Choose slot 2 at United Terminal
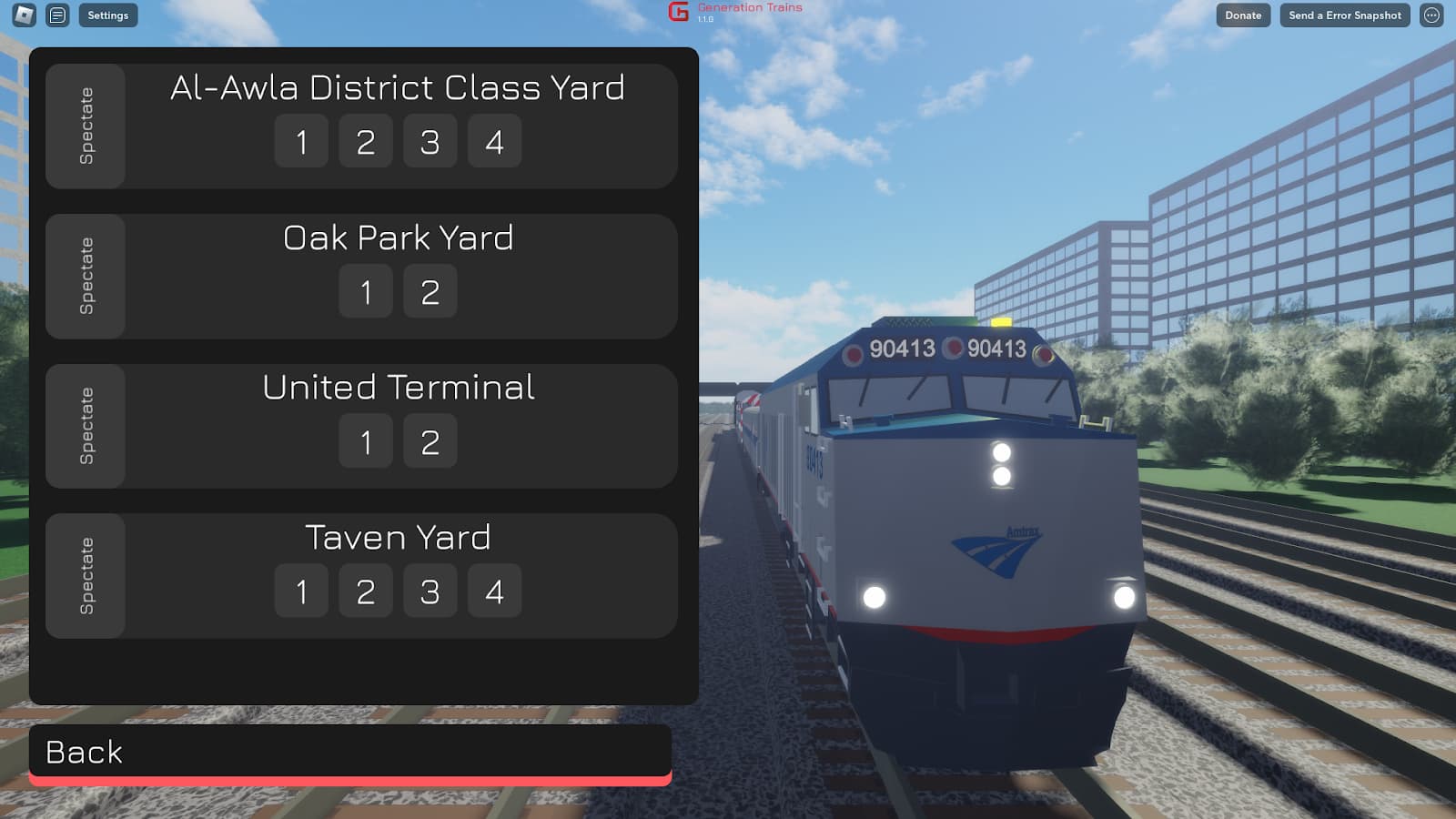The image size is (1456, 819). [x=430, y=441]
